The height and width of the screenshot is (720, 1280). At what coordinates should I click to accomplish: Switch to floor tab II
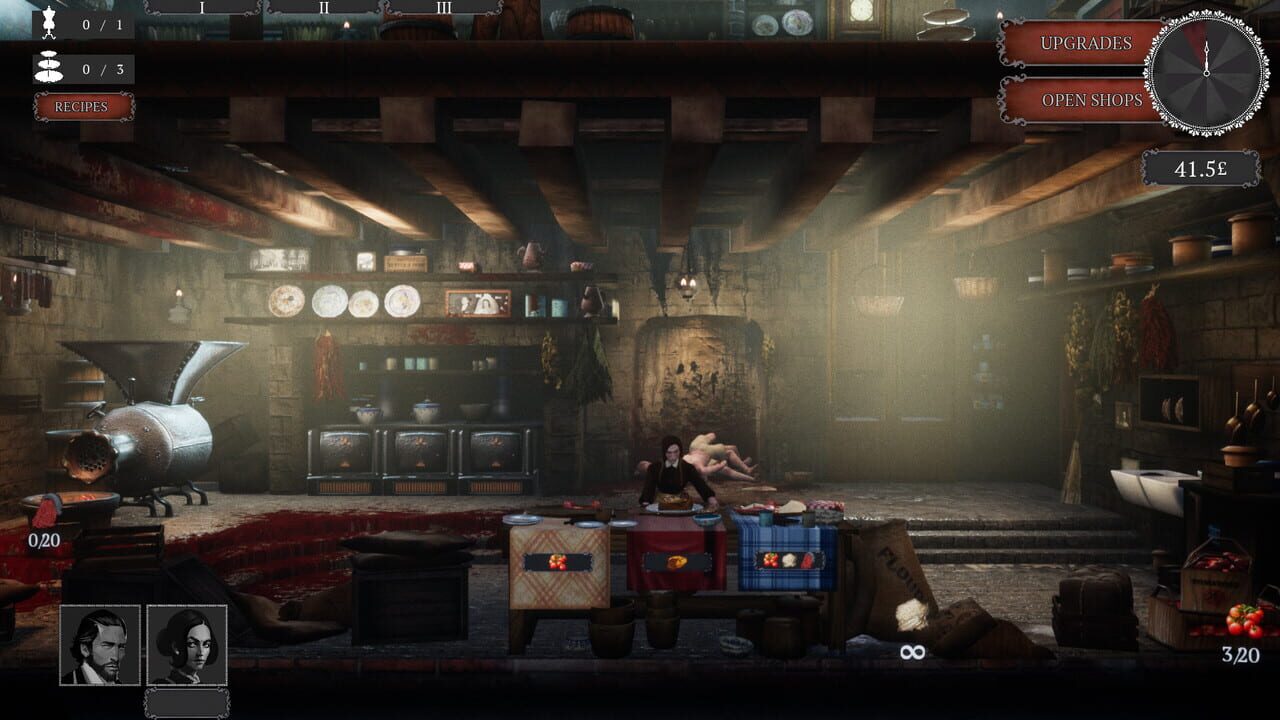(x=322, y=10)
